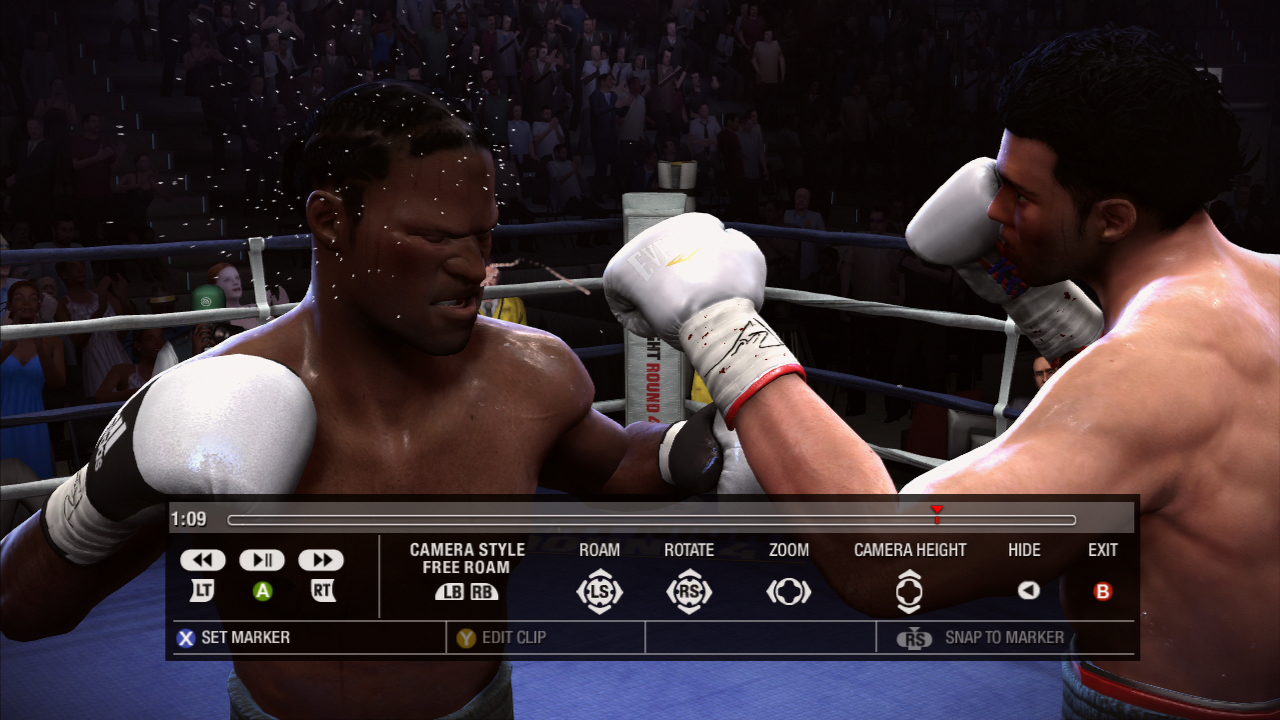Click the replay timeline bar
This screenshot has width=1280, height=720.
click(650, 520)
